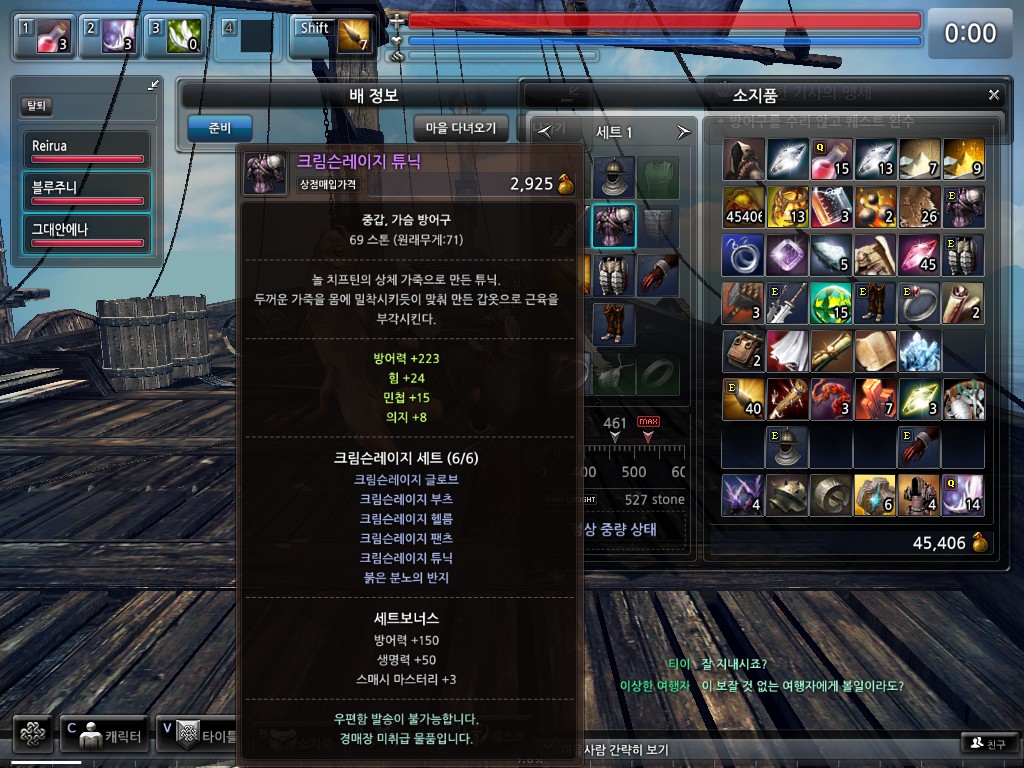Select the hooded cloak inventory item
This screenshot has width=1024, height=768.
pos(743,159)
